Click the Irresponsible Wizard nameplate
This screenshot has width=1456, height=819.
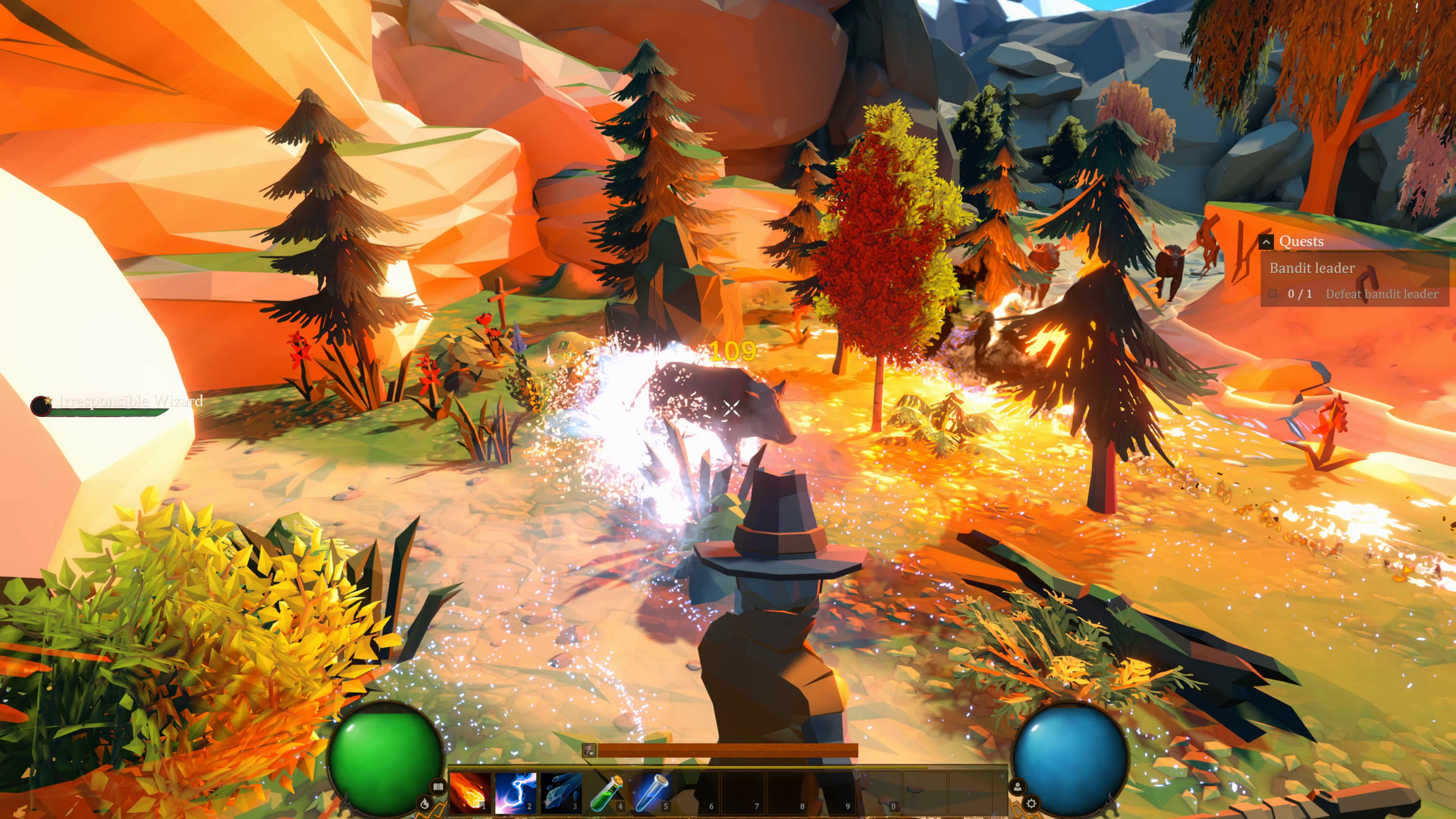point(130,402)
